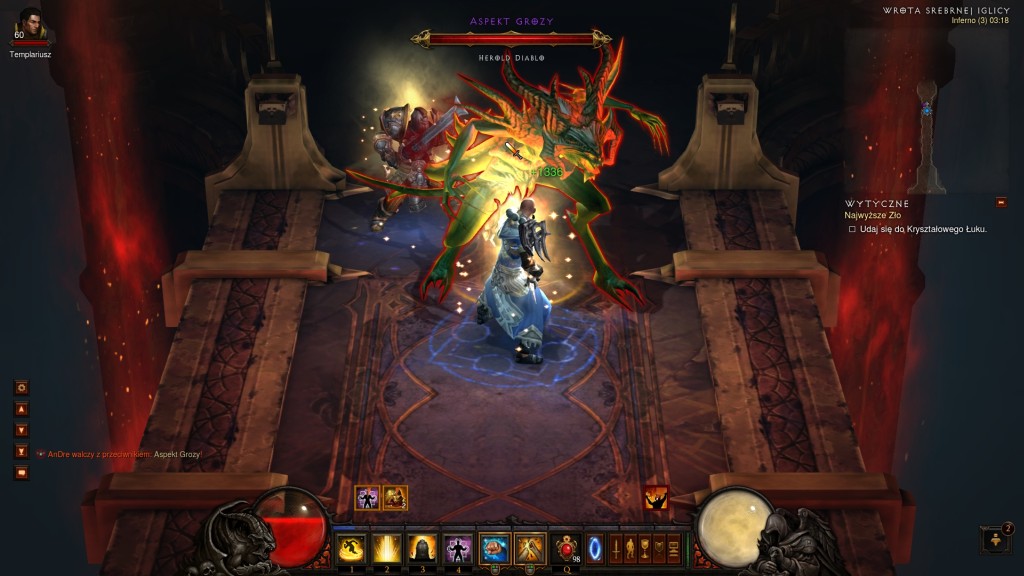Screen dimensions: 1024x576
Task: Open the chat speech bubble button
Action: (21, 472)
